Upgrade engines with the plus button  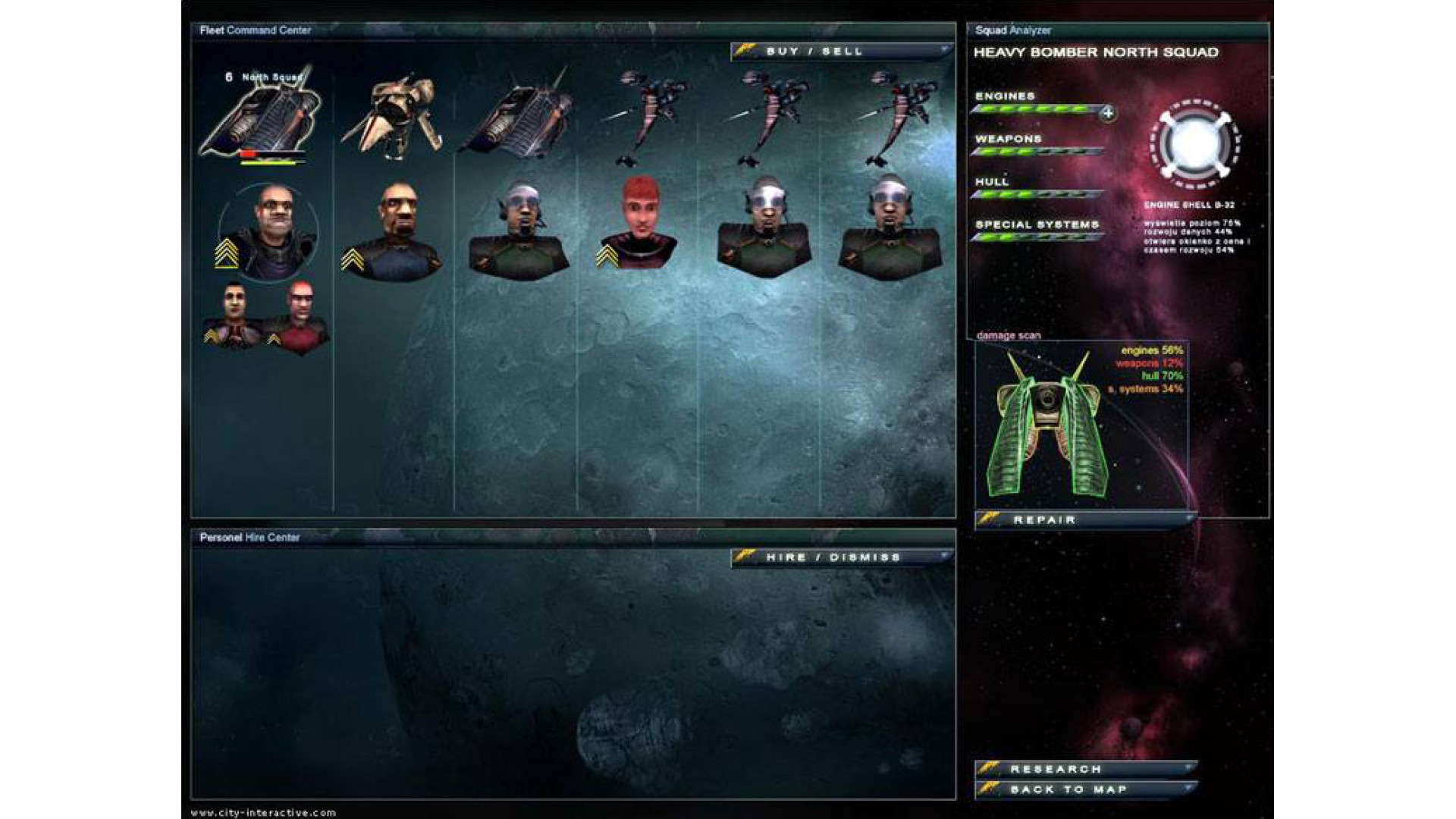(1108, 113)
